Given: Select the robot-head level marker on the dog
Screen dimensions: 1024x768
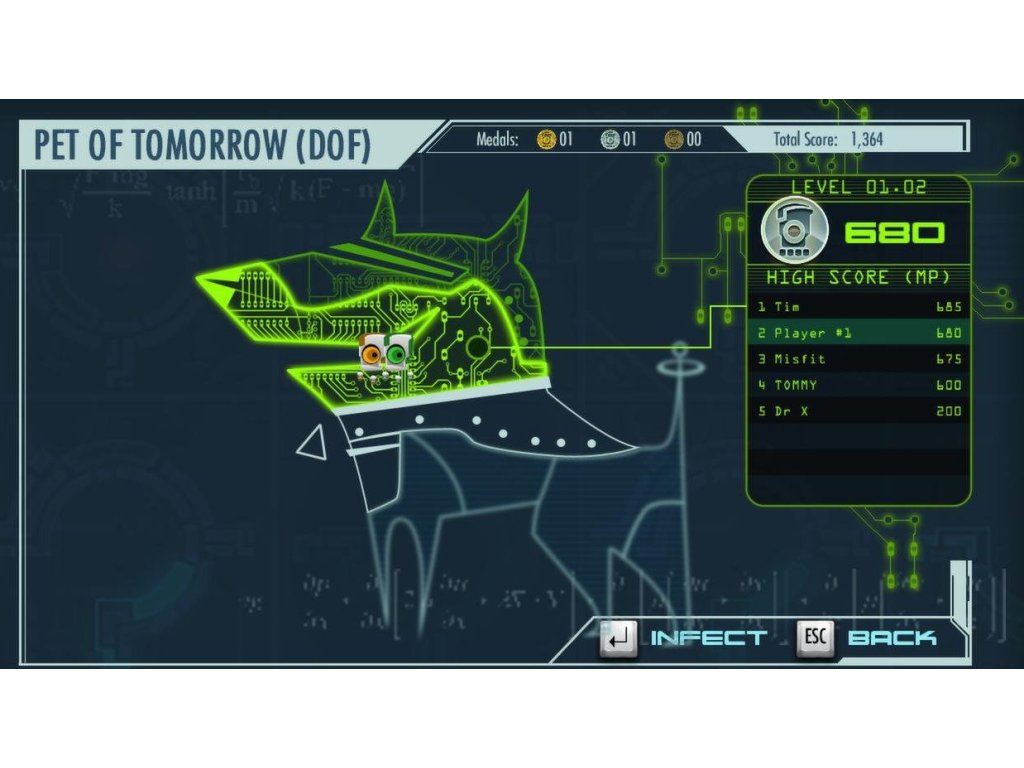Looking at the screenshot, I should [x=385, y=357].
